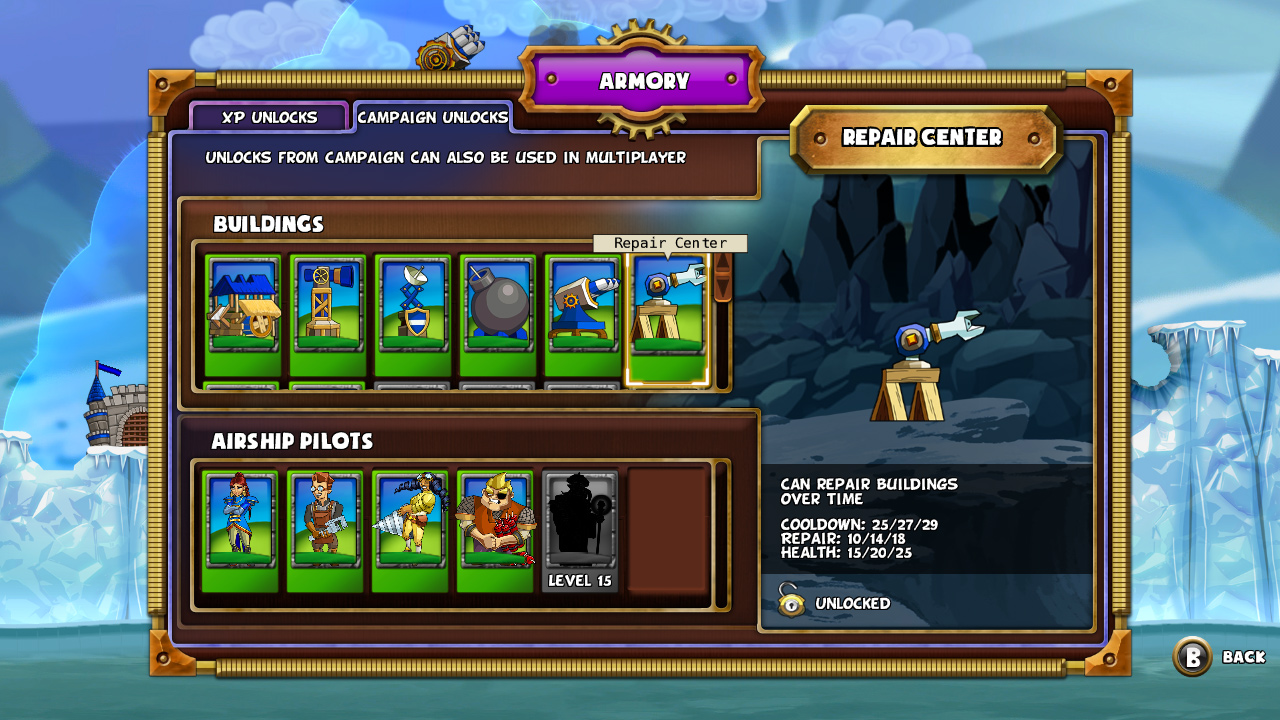The height and width of the screenshot is (720, 1280).
Task: Click the up arrow on the buildings scrollbar
Action: pyautogui.click(x=723, y=262)
